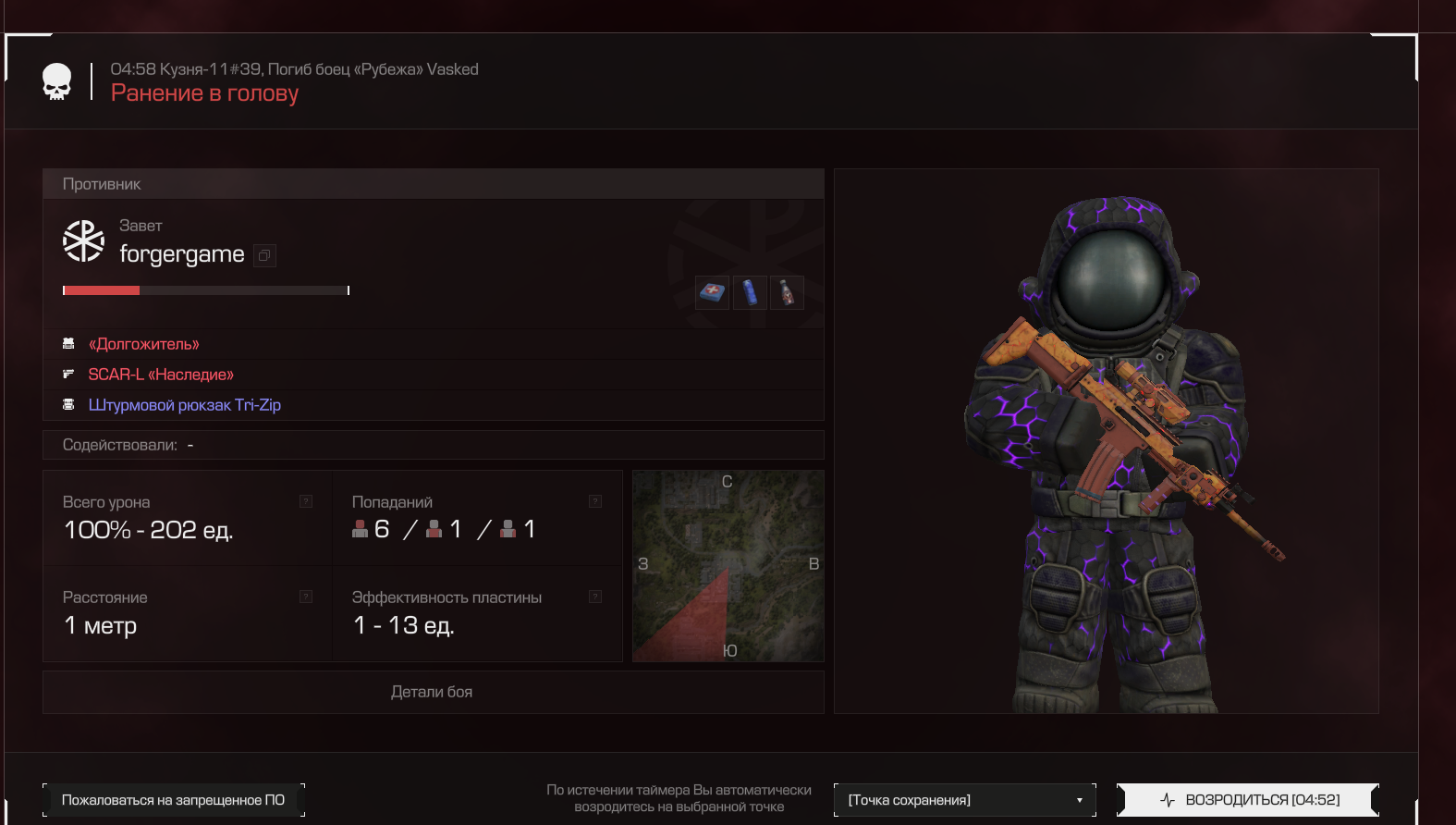Viewport: 1456px width, 825px height.
Task: Click the death location minimap
Action: point(728,566)
